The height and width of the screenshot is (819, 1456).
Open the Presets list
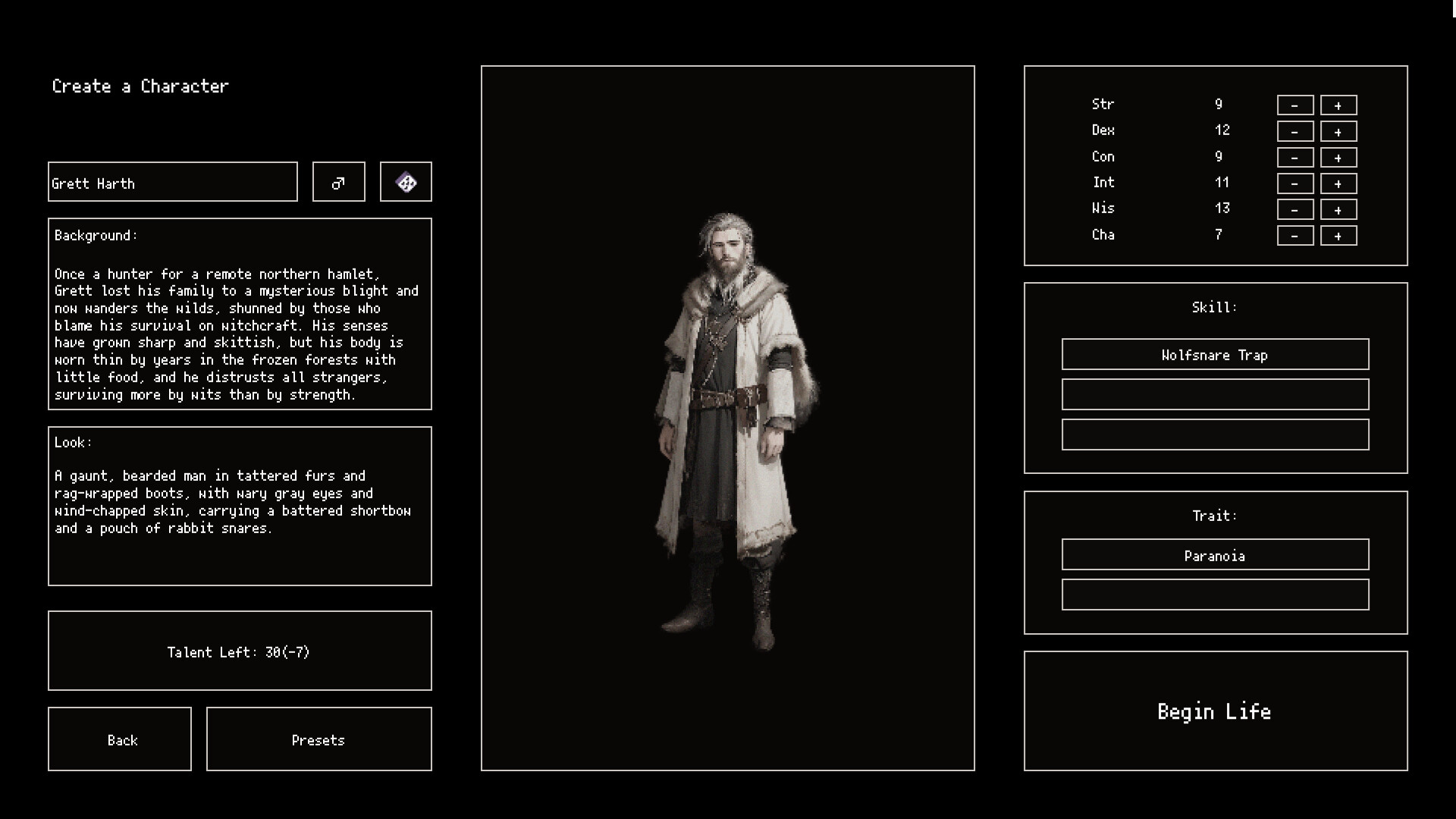click(318, 739)
